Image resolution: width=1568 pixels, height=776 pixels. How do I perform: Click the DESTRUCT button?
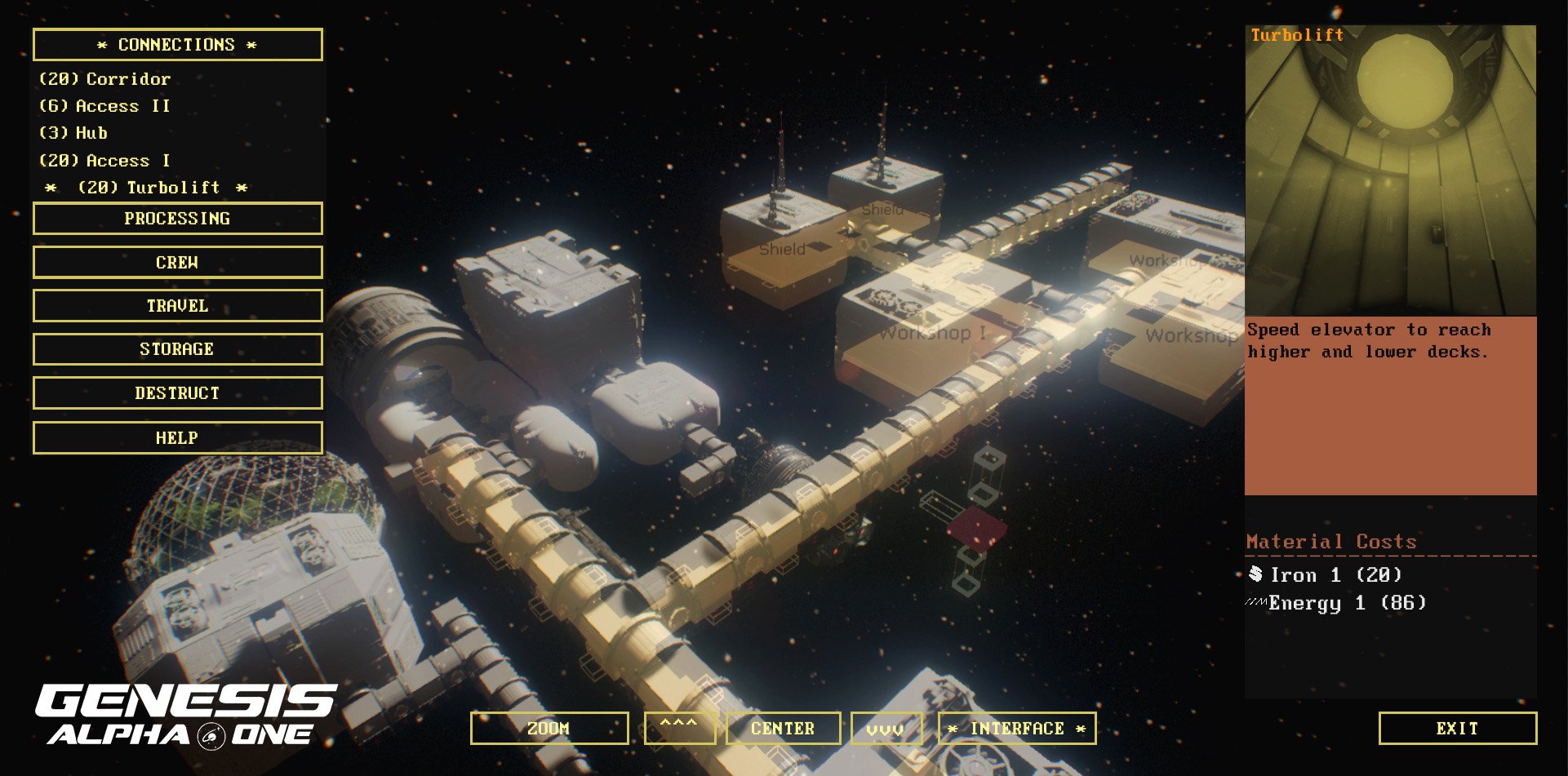pos(176,392)
